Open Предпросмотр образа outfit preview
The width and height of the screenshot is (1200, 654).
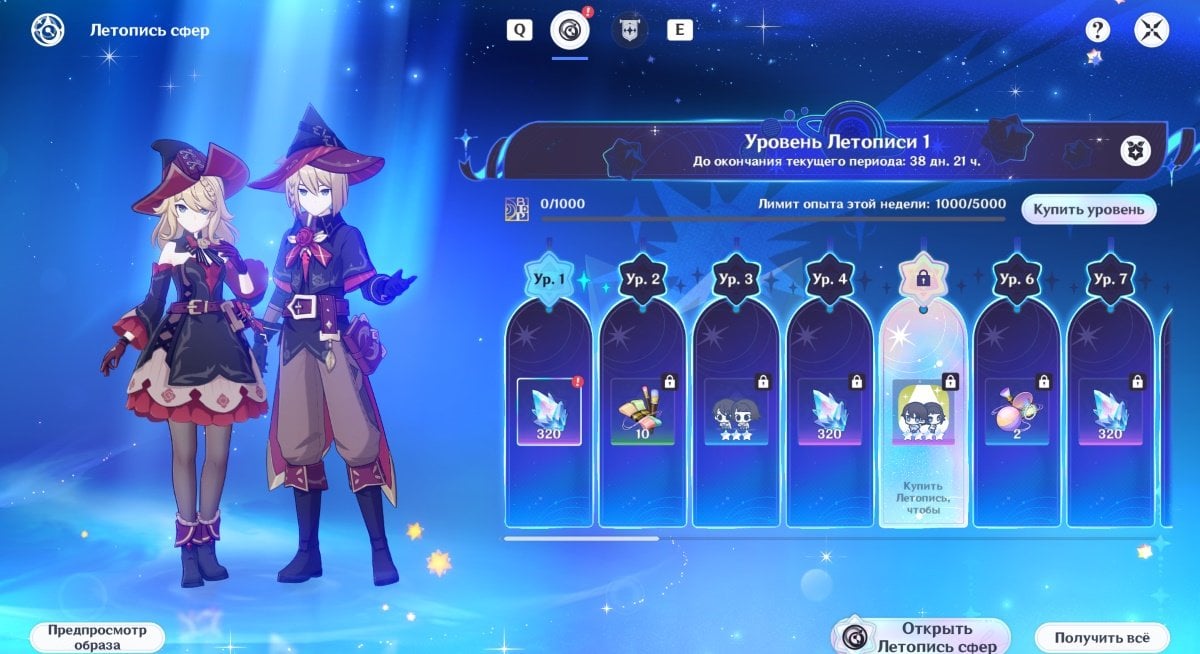pyautogui.click(x=96, y=637)
